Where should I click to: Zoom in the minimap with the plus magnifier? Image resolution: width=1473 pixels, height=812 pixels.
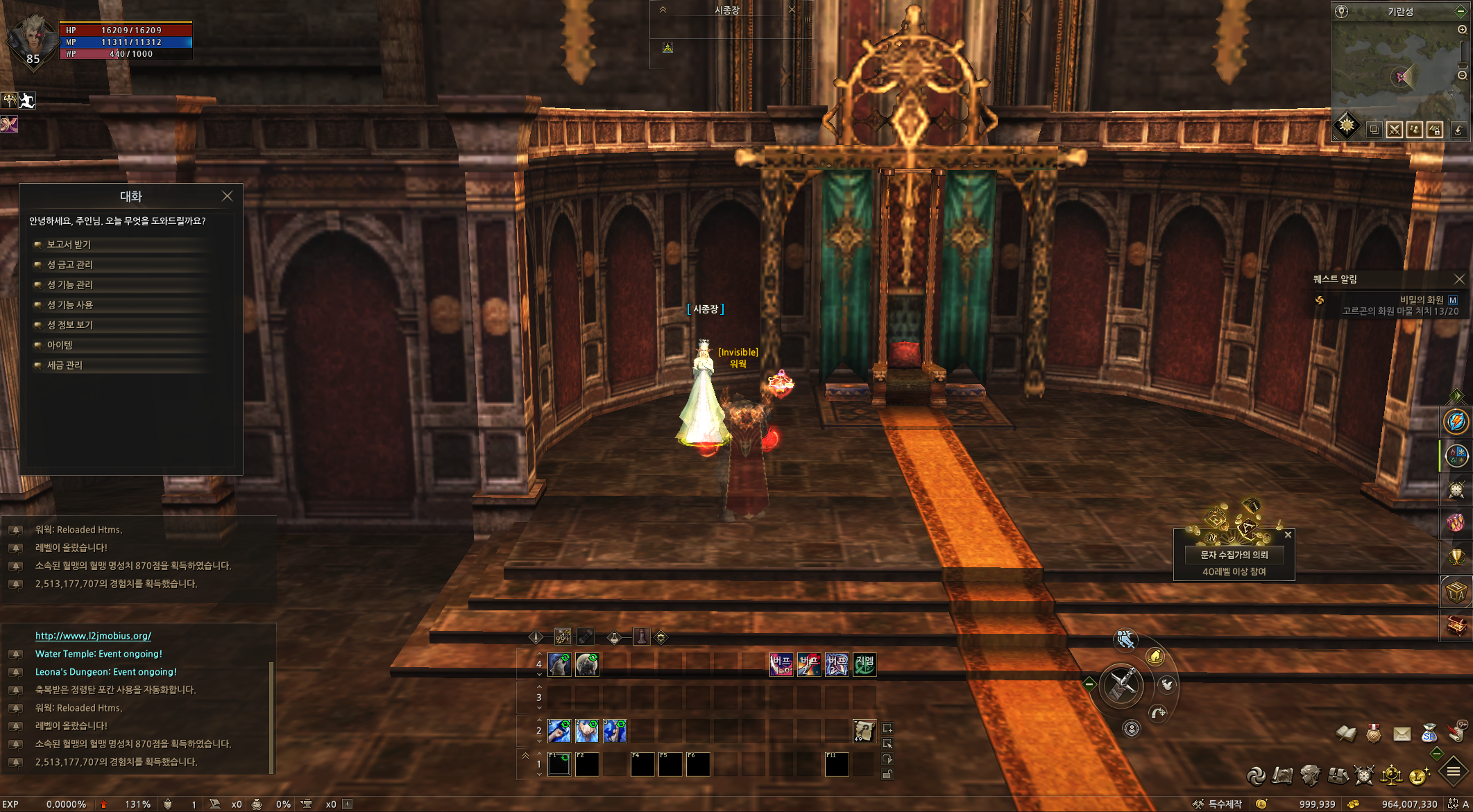[x=1462, y=30]
